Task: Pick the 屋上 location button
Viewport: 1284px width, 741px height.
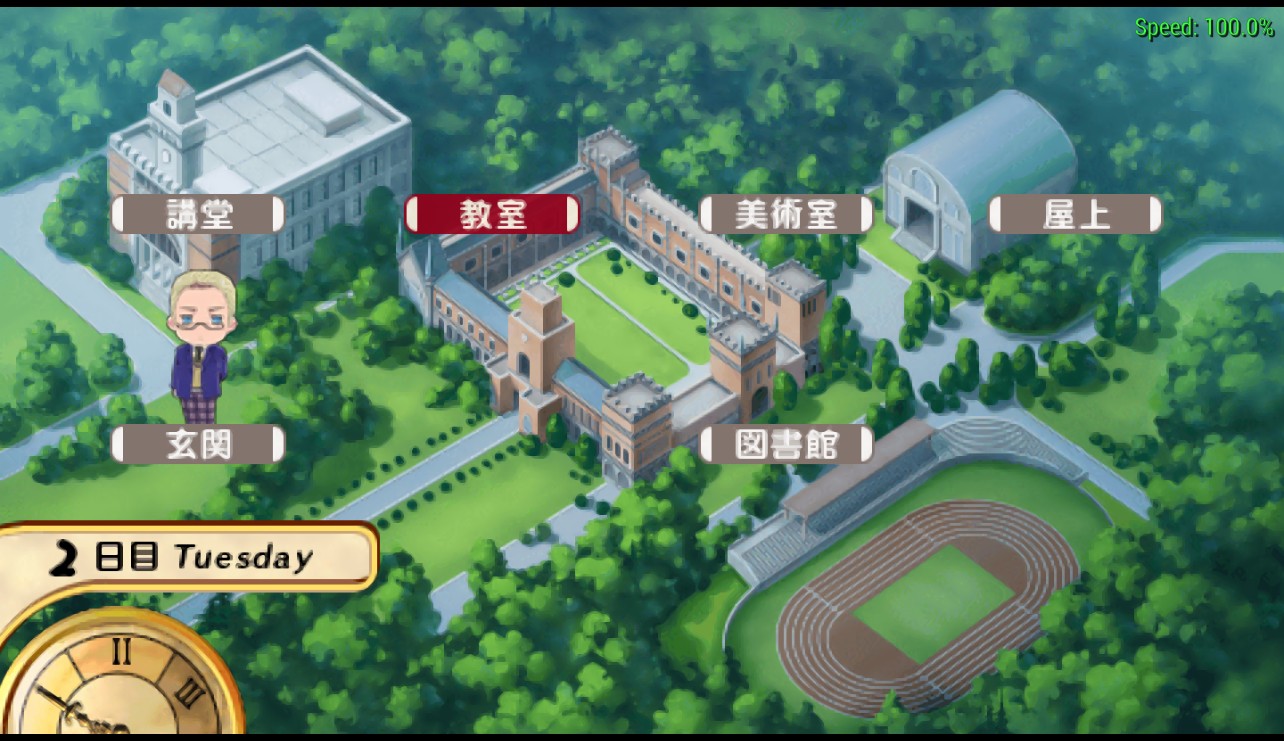Action: tap(1075, 215)
